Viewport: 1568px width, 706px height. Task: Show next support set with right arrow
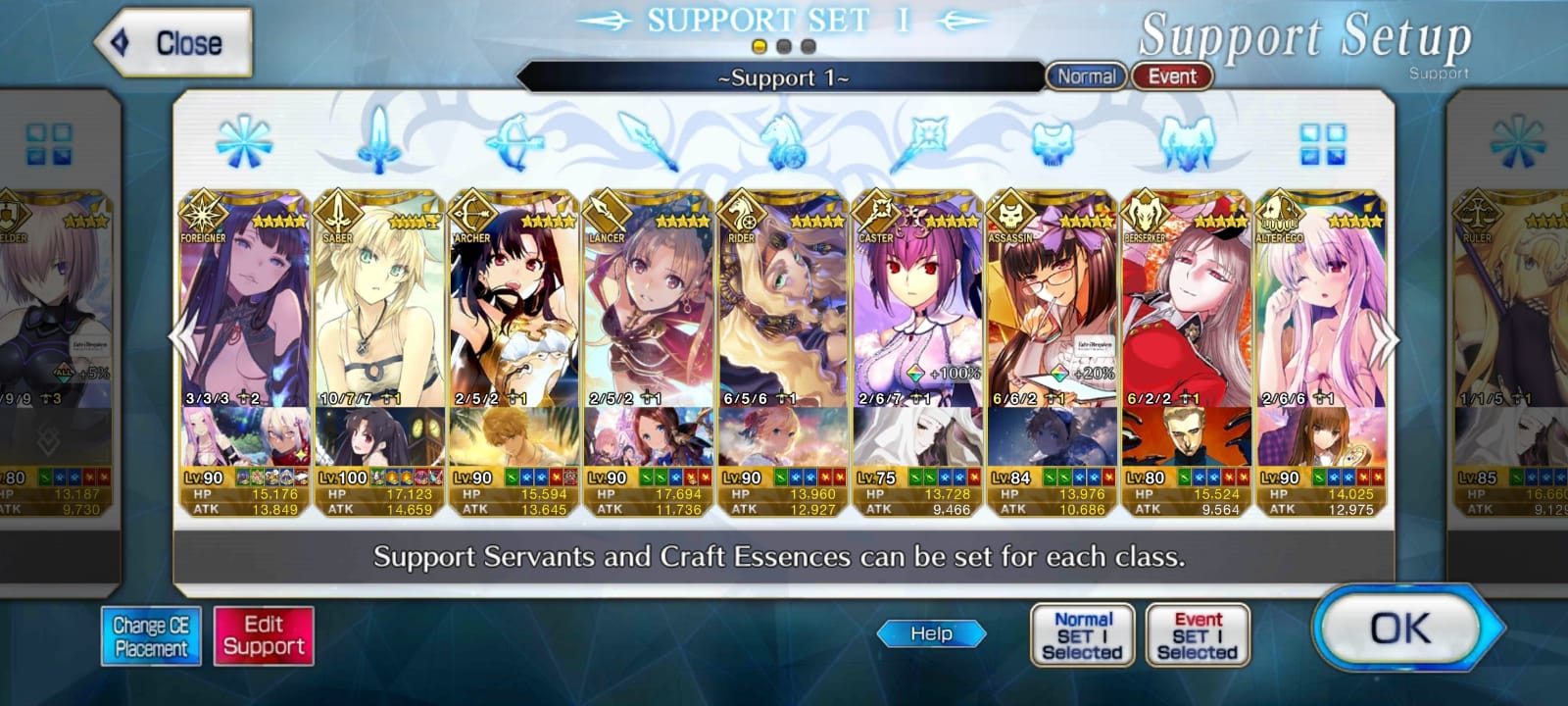[1386, 340]
